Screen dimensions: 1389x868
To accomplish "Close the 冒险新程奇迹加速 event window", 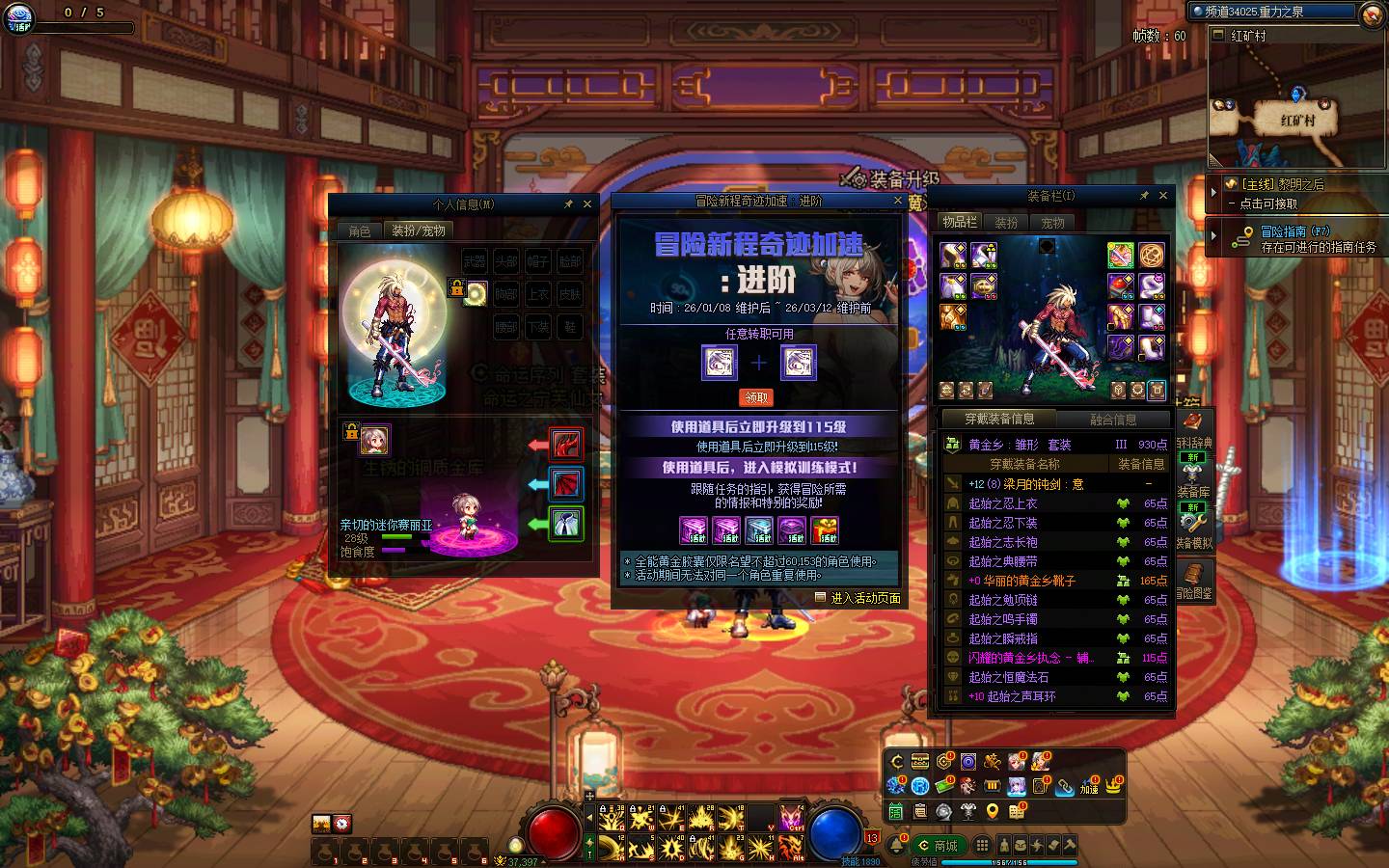I will tap(898, 201).
